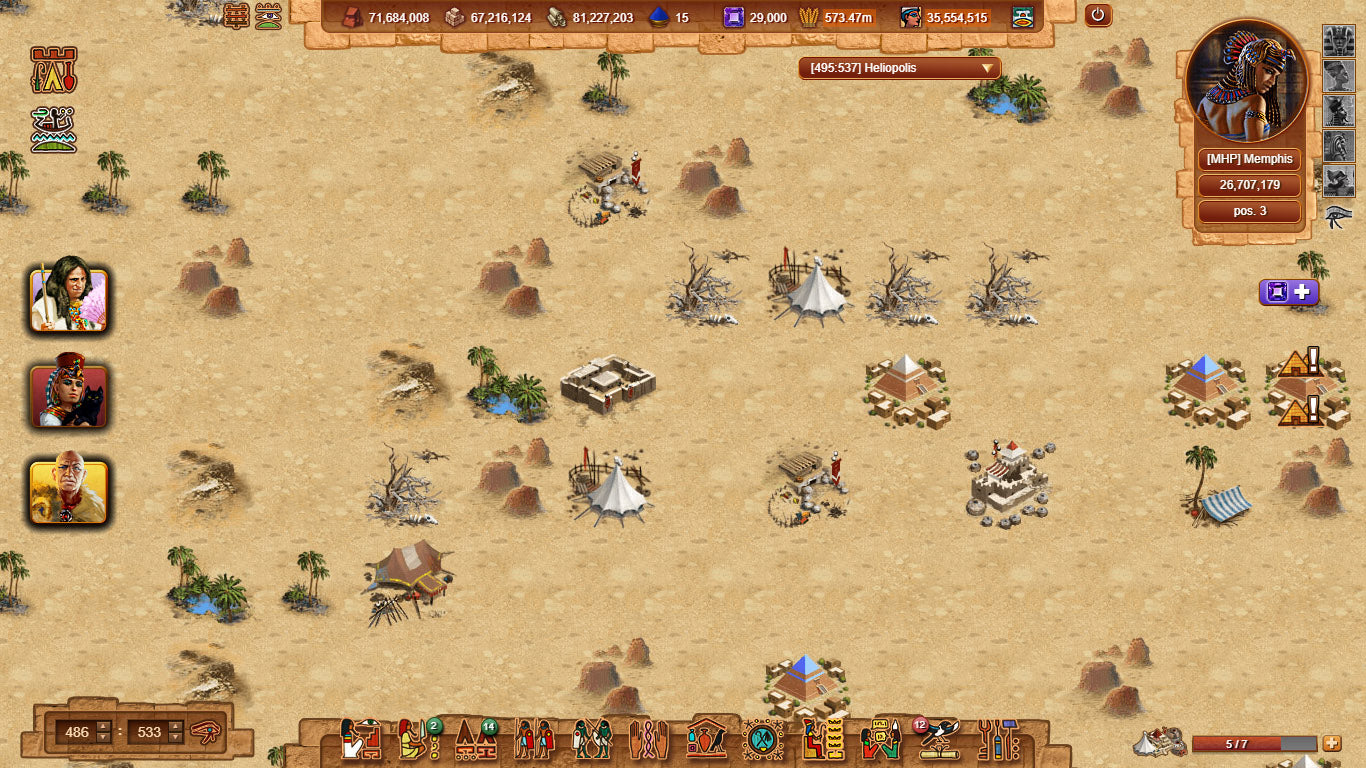Open the ranking button labeled pos. 3

pos(1249,211)
